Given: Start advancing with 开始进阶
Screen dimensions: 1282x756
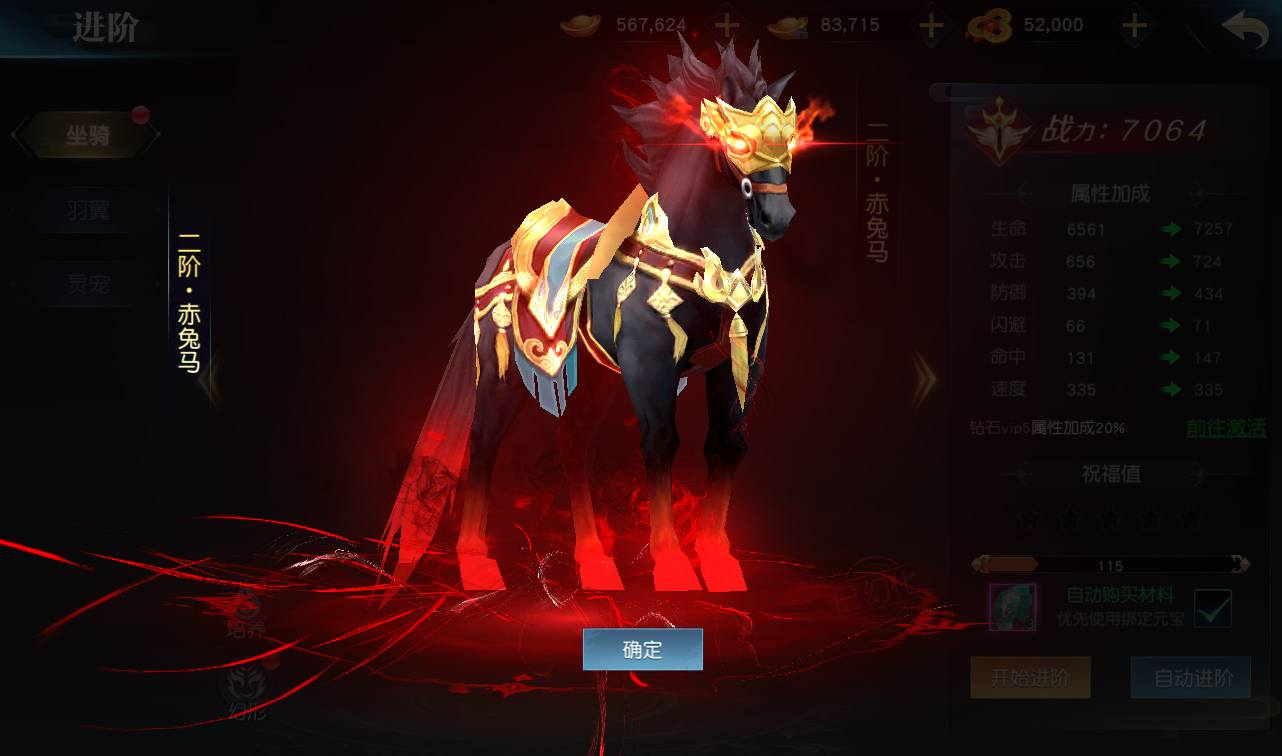Looking at the screenshot, I should tap(1030, 678).
